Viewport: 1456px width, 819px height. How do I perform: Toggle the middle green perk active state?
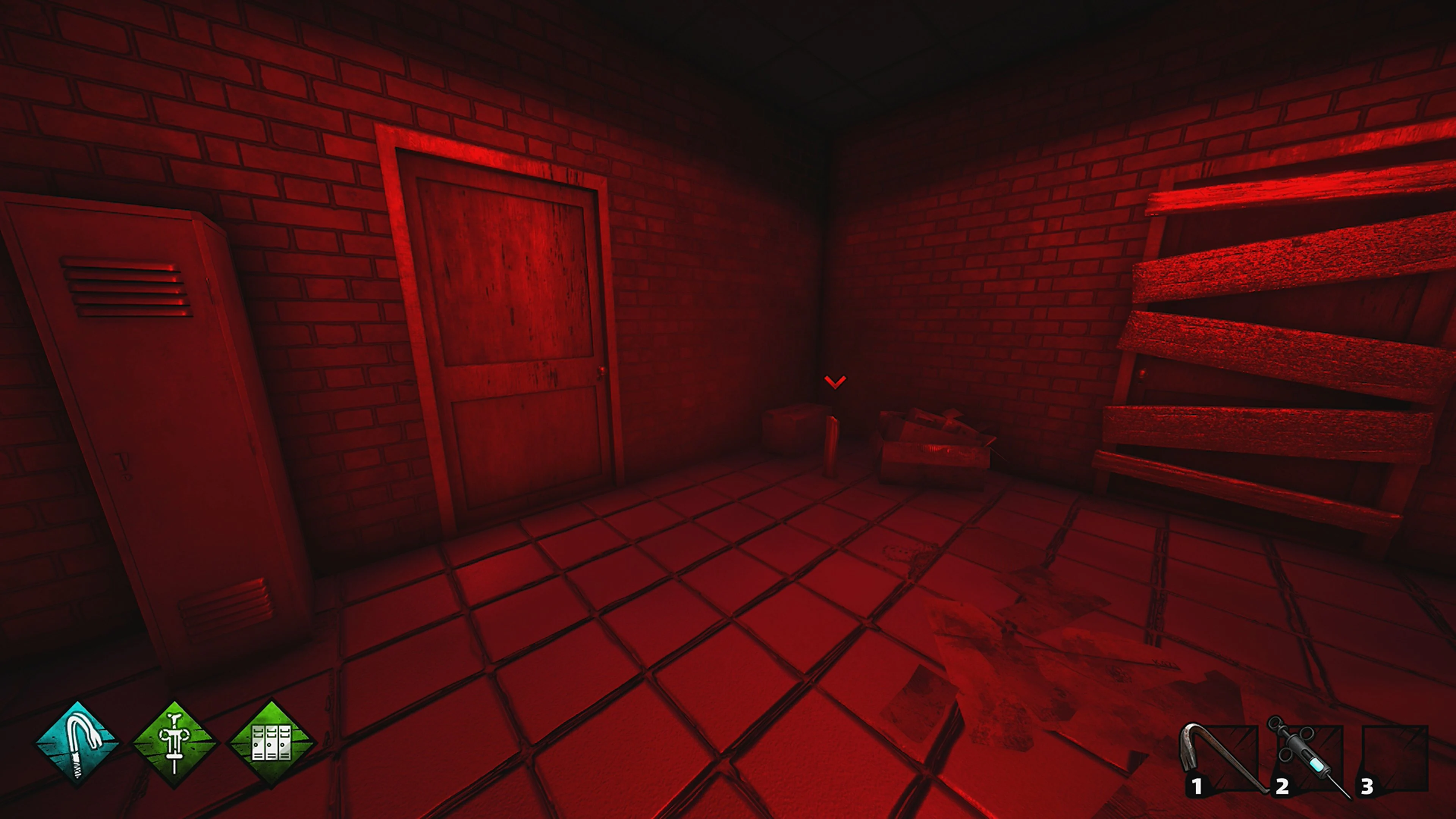[x=175, y=744]
